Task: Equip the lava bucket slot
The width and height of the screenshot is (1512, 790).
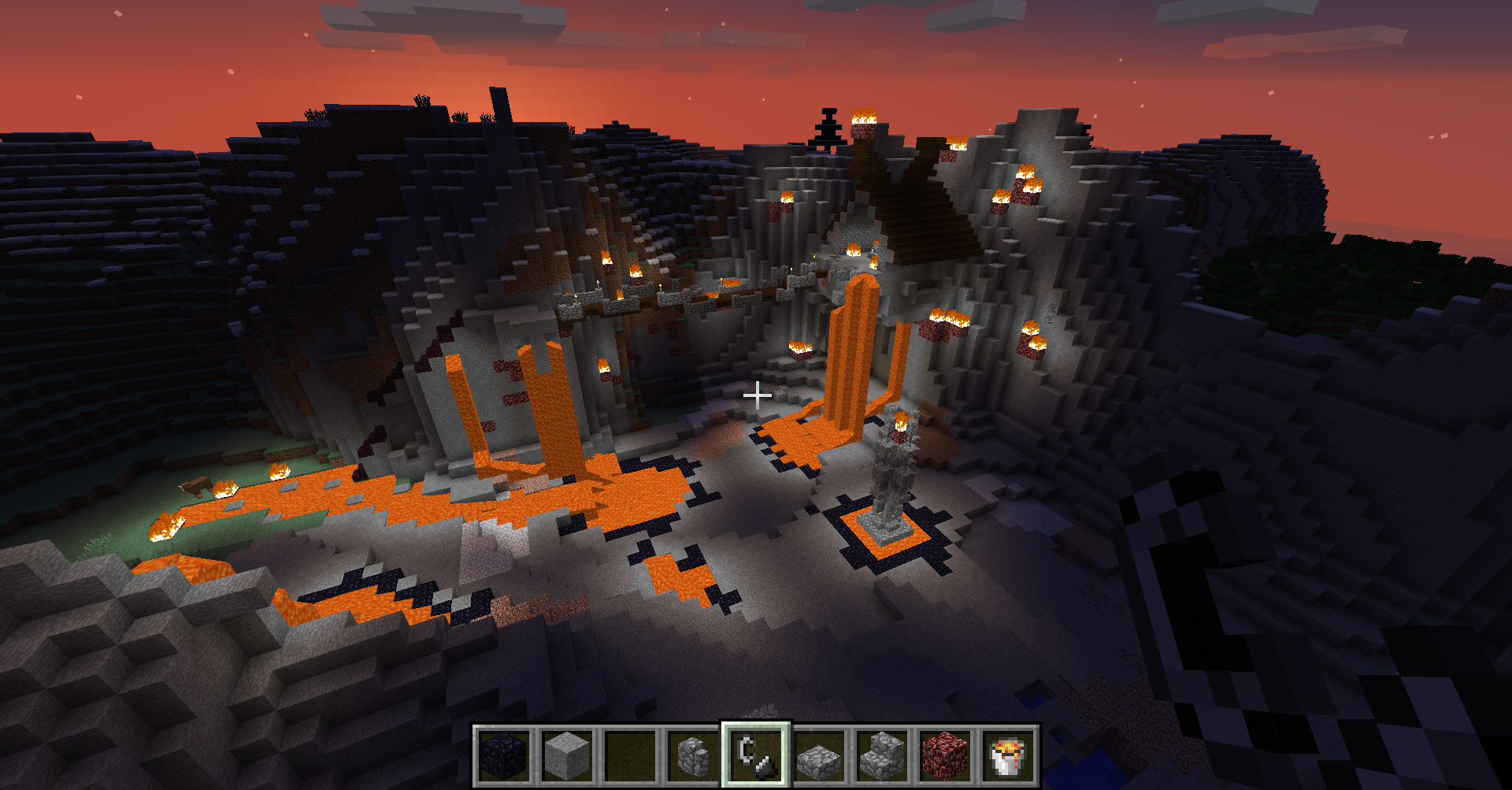Action: 1009,756
